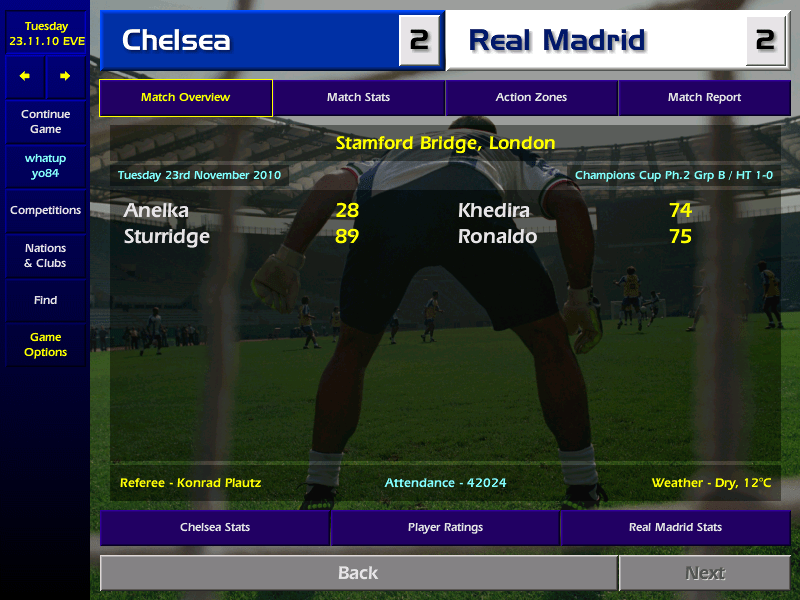Image resolution: width=800 pixels, height=600 pixels.
Task: Open Chelsea Stats
Action: click(x=215, y=527)
